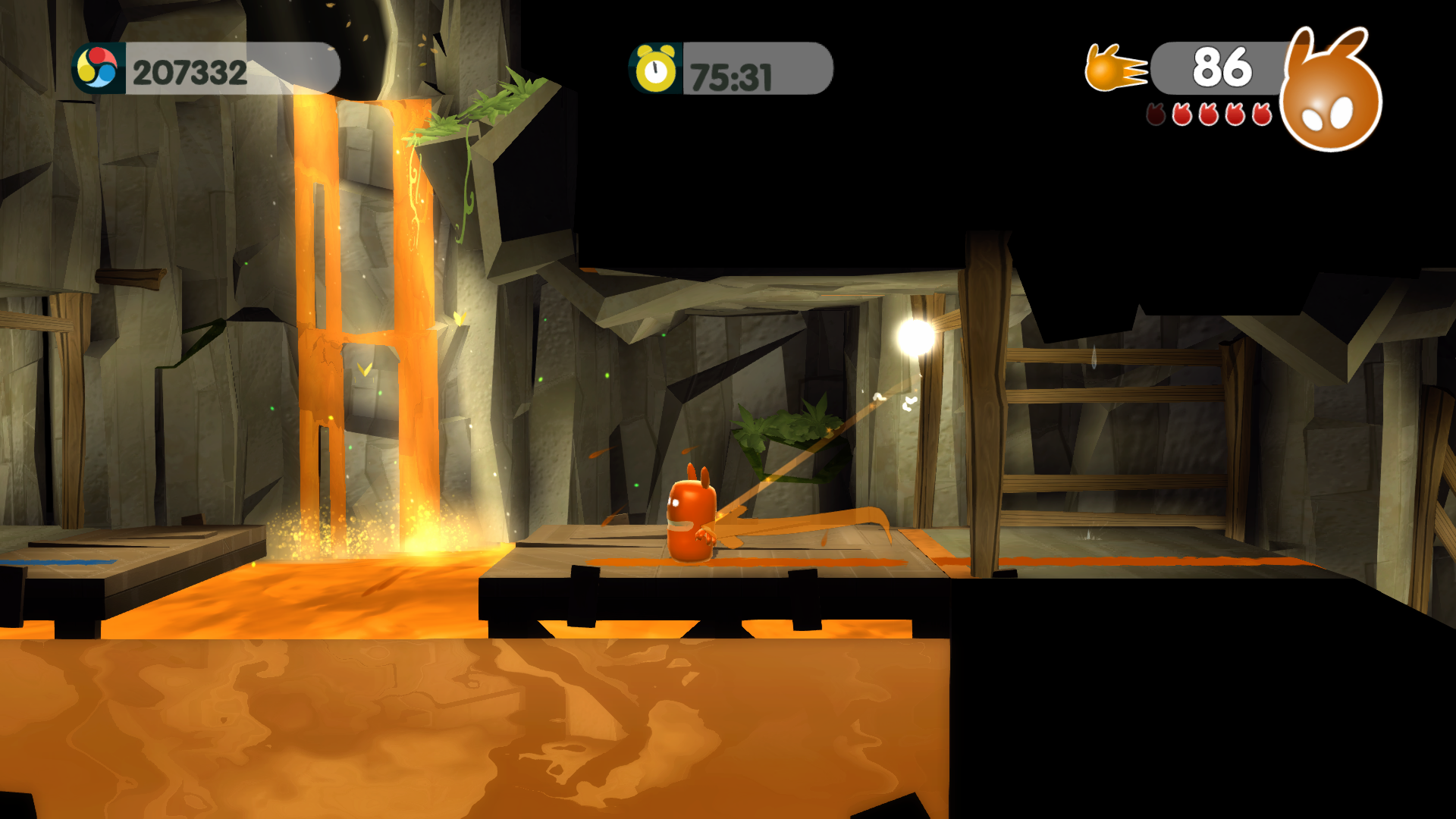Click the tri-color paint swirl icon
Image resolution: width=1456 pixels, height=819 pixels.
pyautogui.click(x=98, y=69)
